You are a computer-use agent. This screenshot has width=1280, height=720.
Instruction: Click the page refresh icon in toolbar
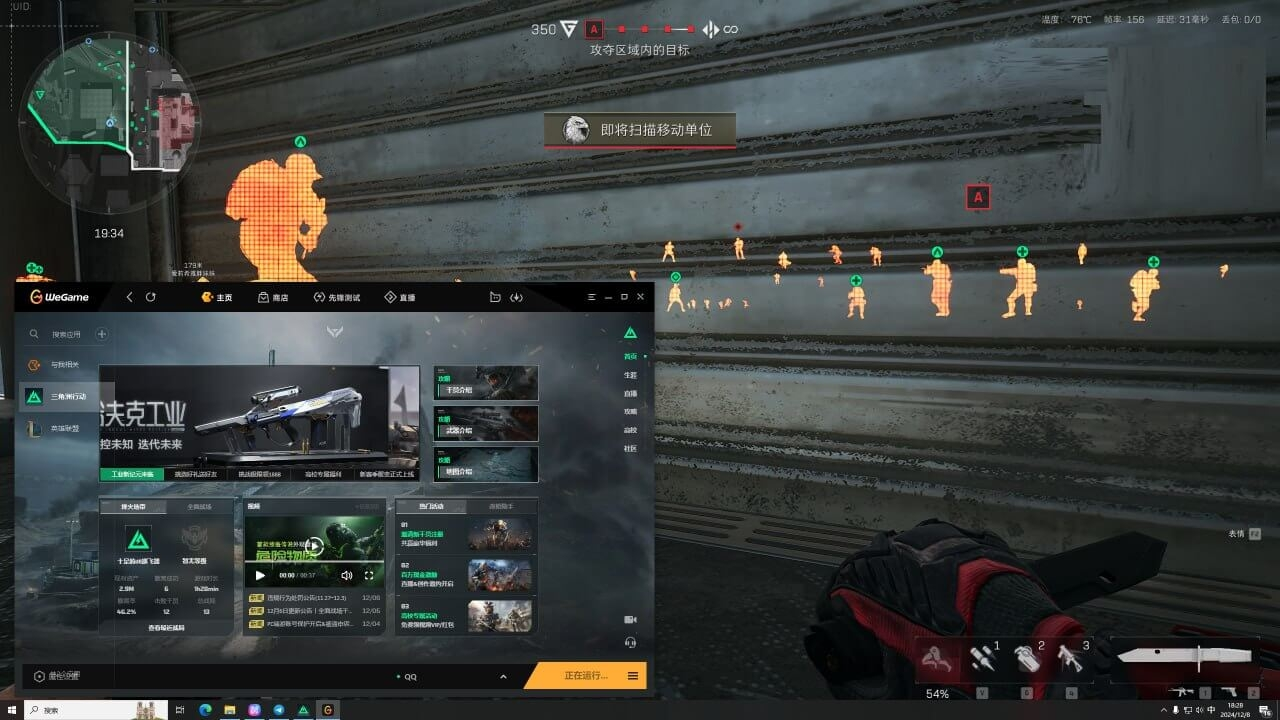[150, 297]
